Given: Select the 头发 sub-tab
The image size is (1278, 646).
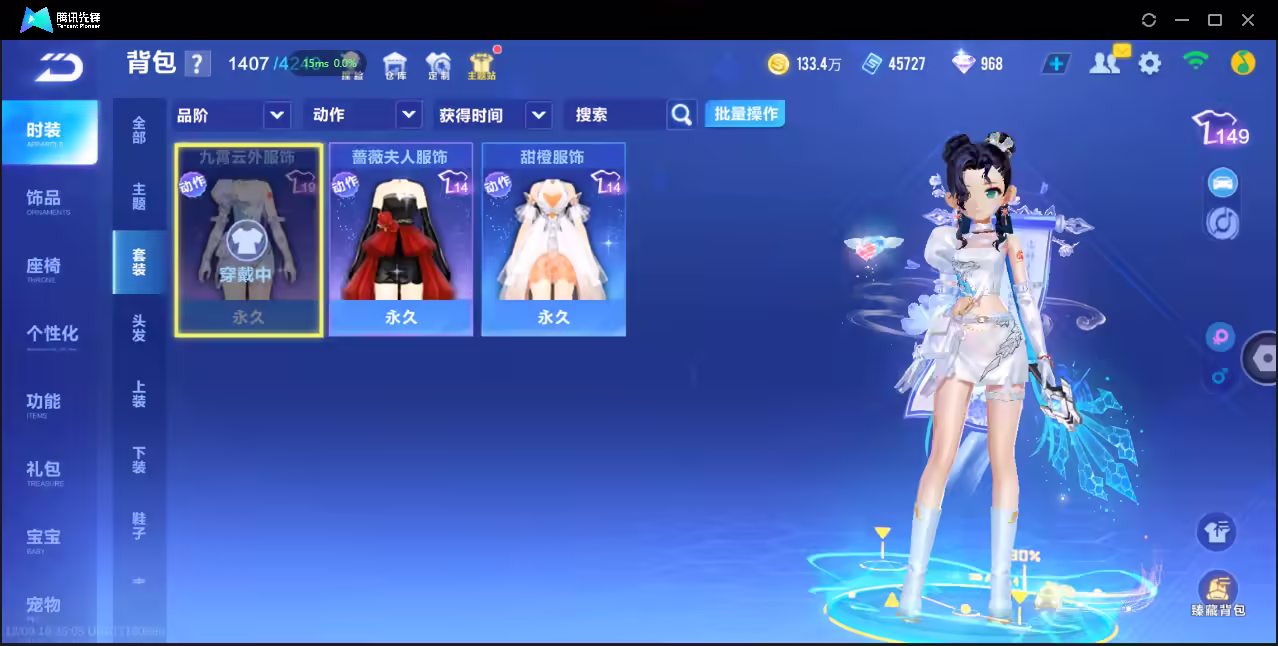Looking at the screenshot, I should [139, 327].
